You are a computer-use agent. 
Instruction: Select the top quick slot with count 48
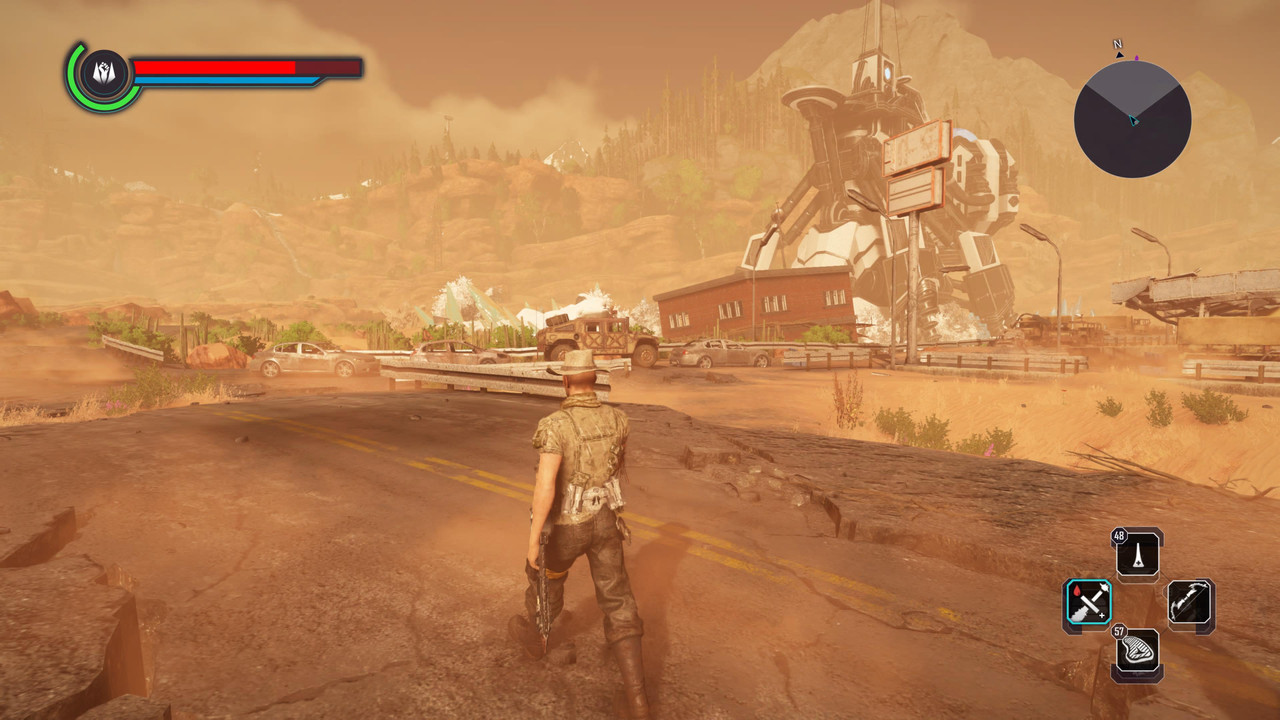pyautogui.click(x=1139, y=553)
